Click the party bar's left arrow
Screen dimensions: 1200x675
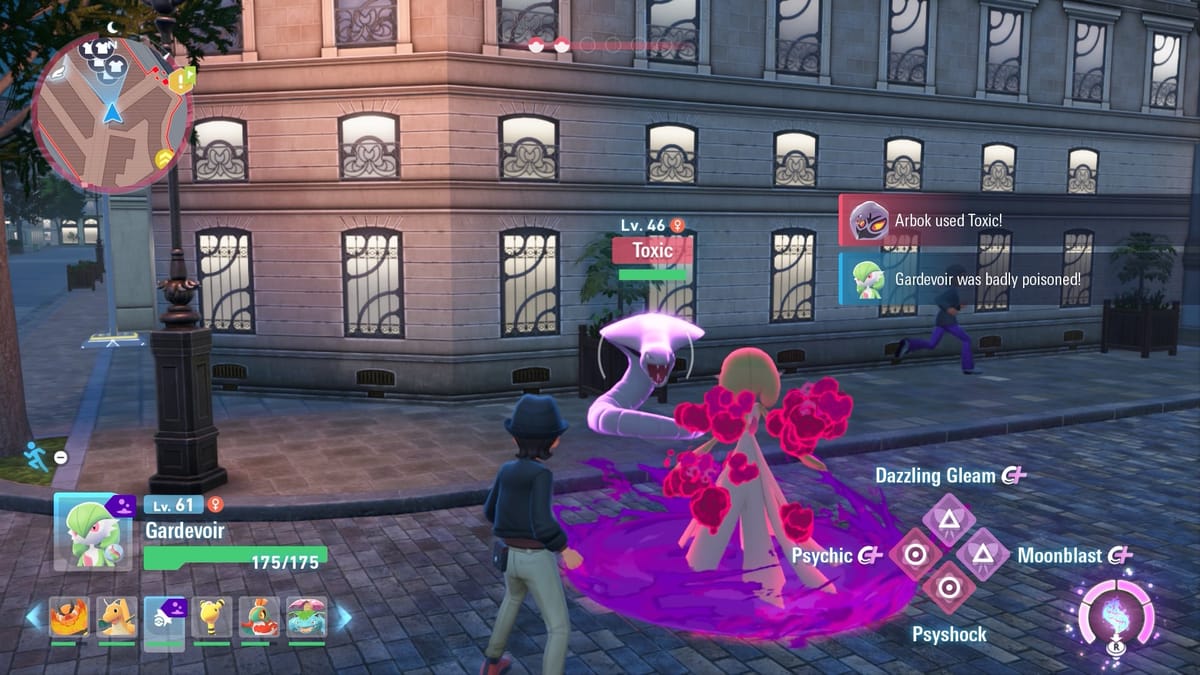tap(34, 617)
